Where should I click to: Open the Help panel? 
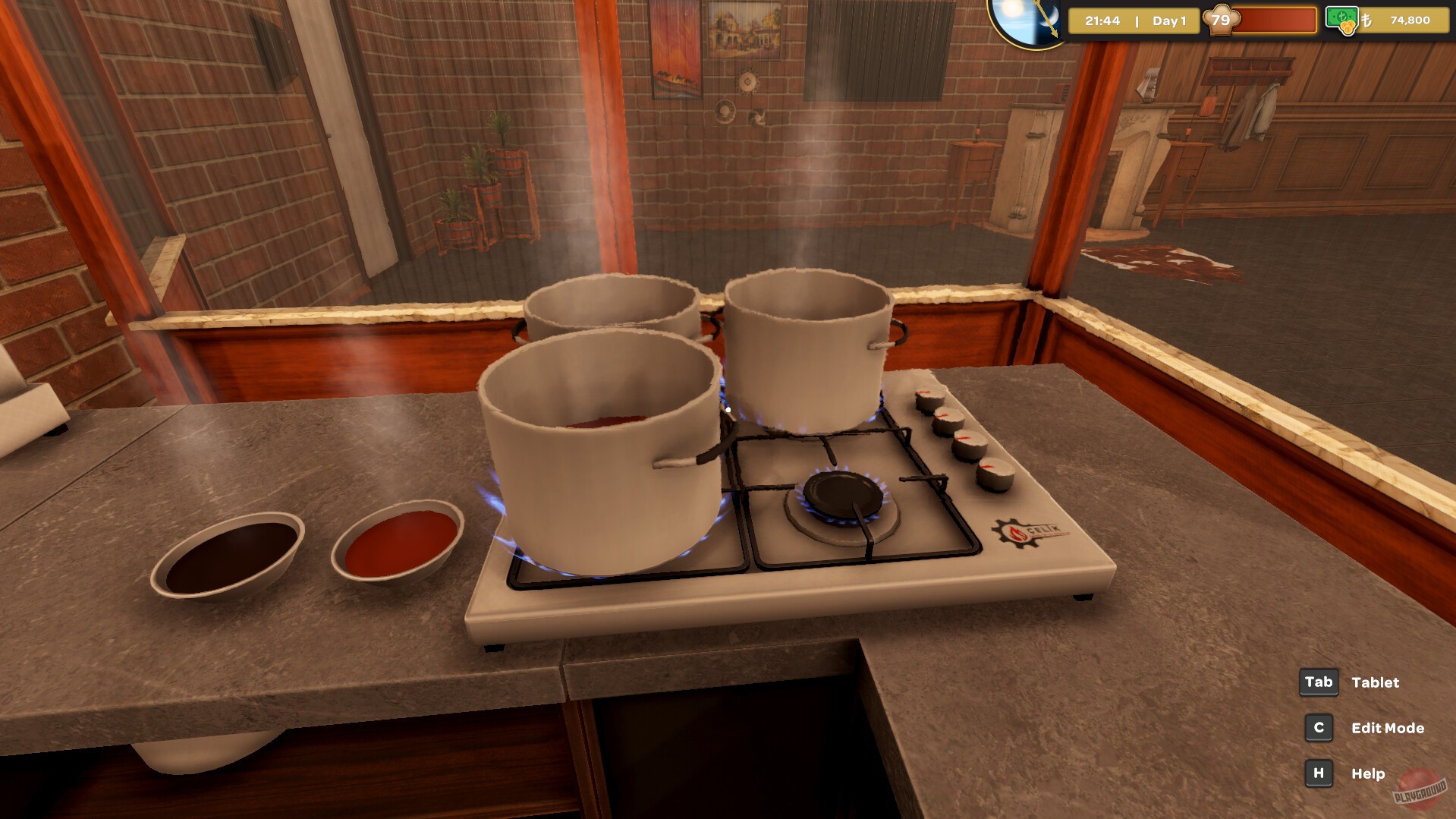(1367, 773)
